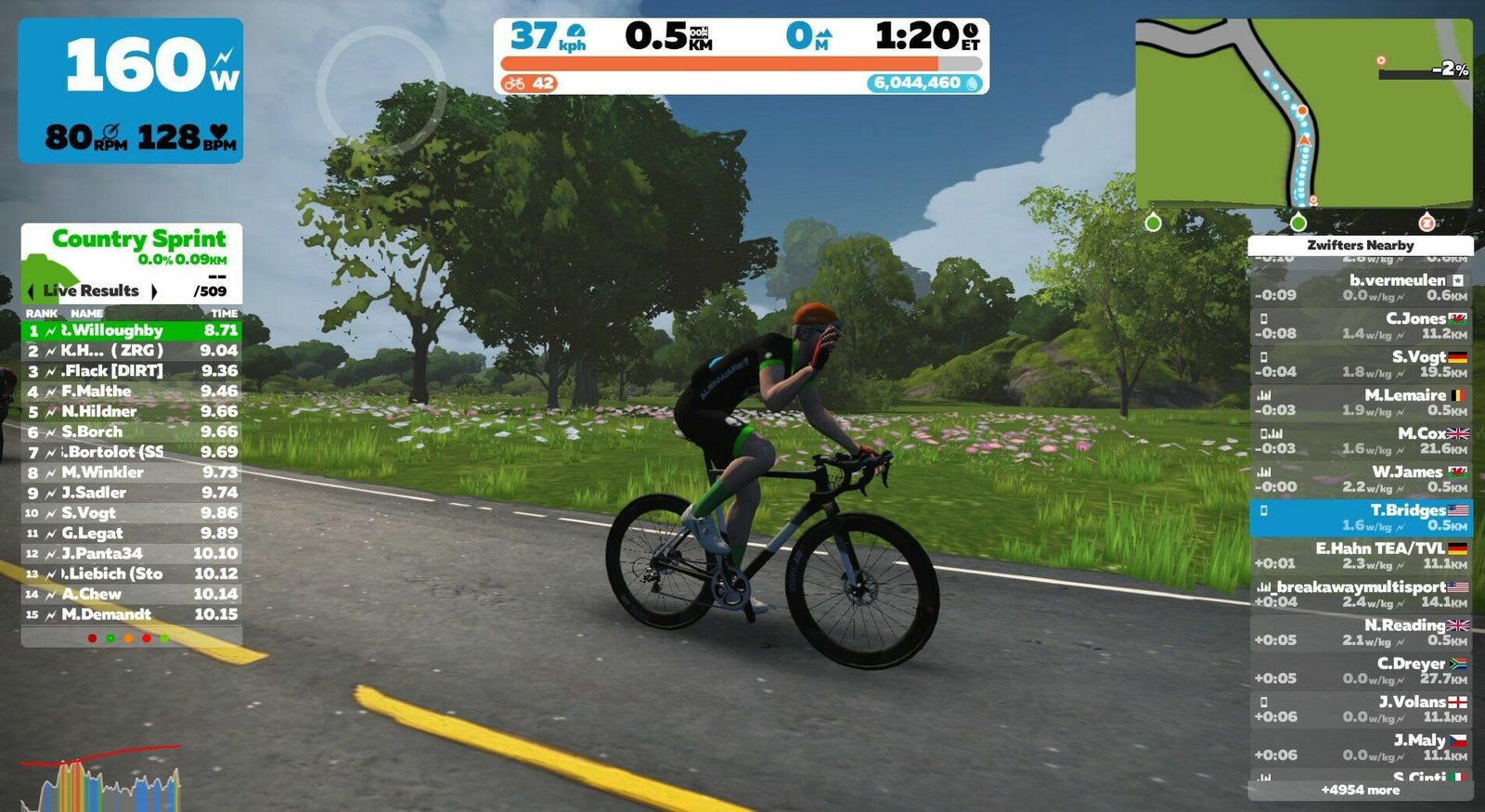The height and width of the screenshot is (812, 1485).
Task: Click the highlighted T.Bridges row
Action: [x=1360, y=518]
